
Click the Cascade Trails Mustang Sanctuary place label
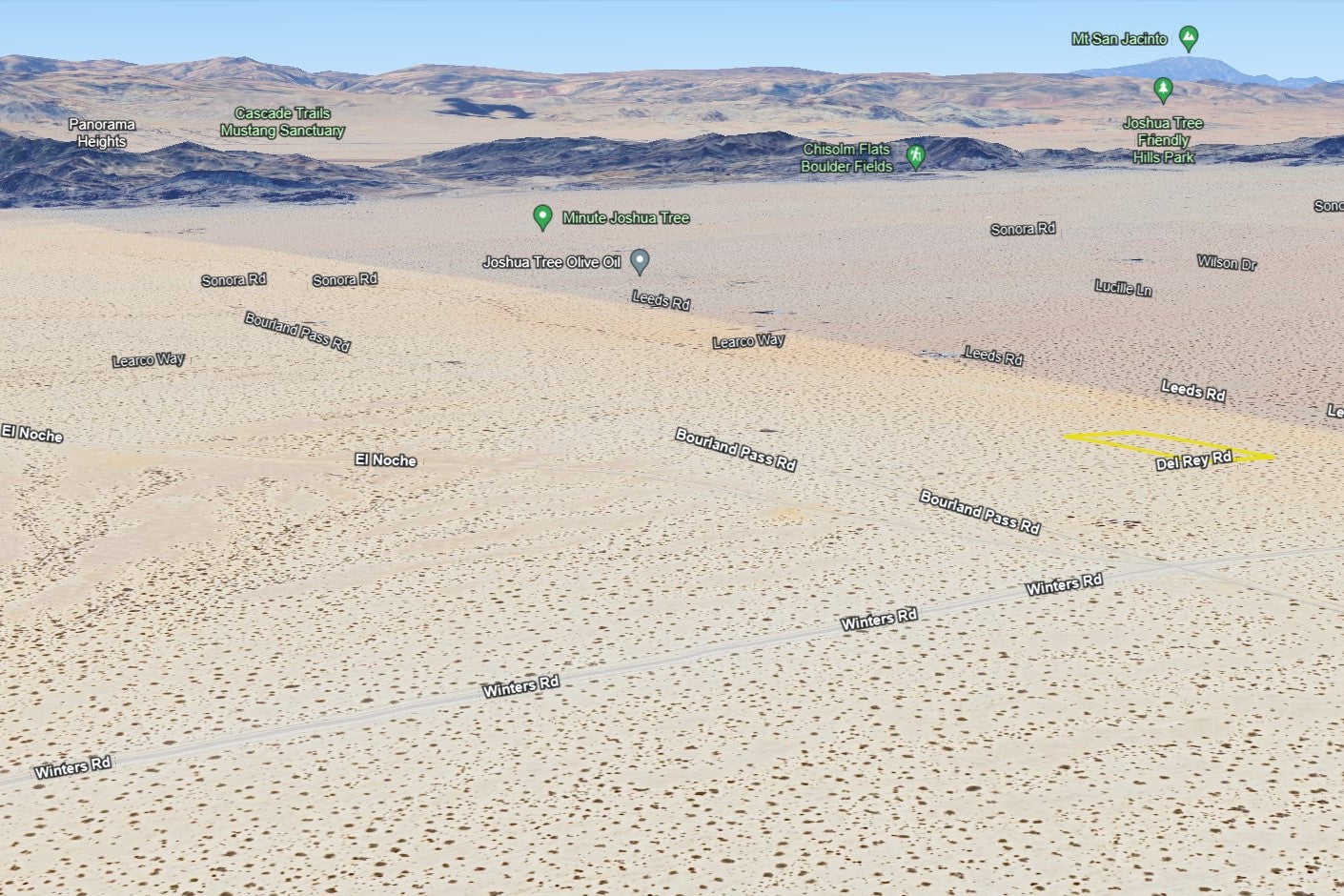tap(282, 122)
